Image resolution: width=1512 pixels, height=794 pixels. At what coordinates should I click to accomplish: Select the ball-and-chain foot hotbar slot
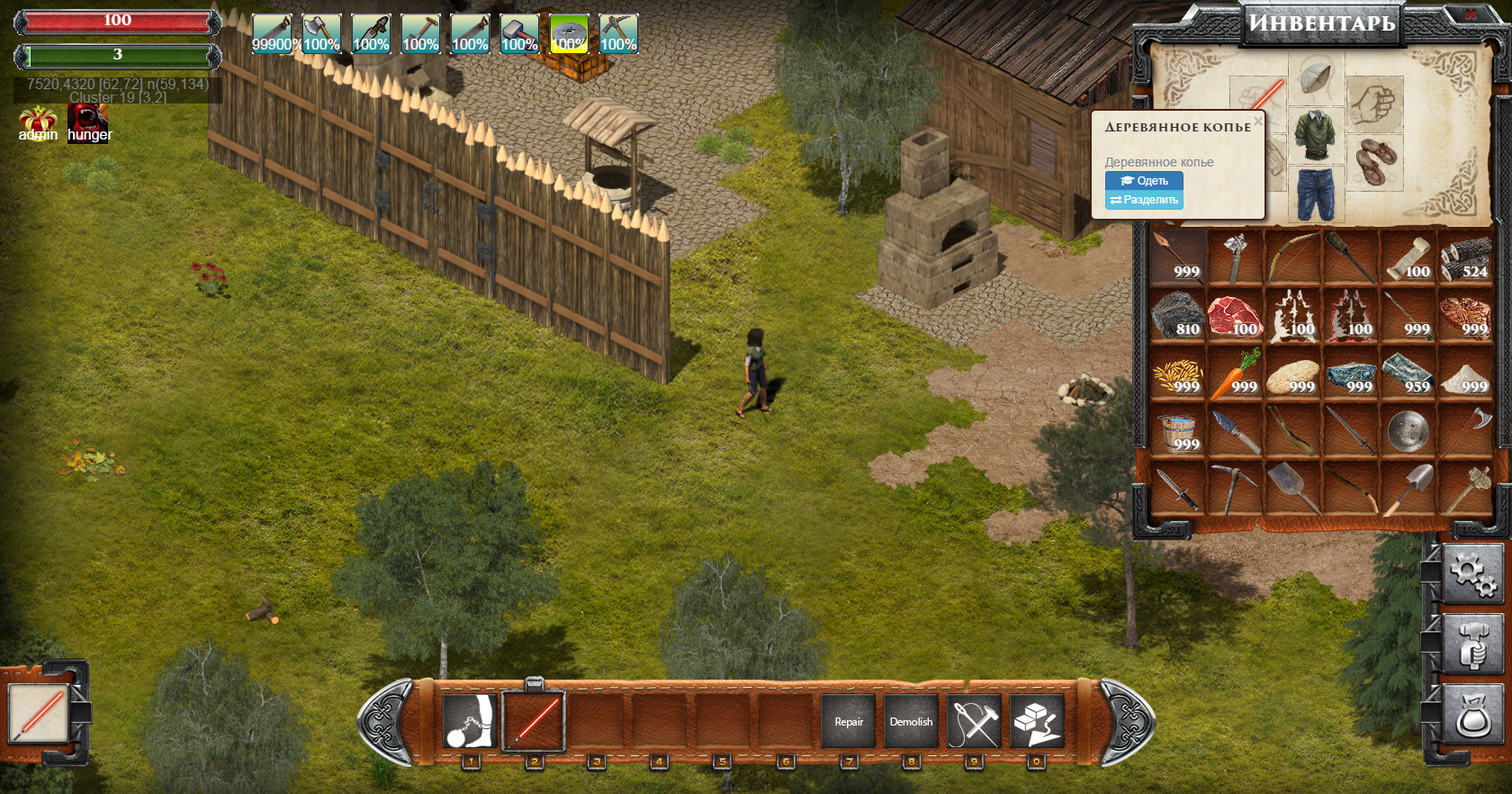coord(470,721)
